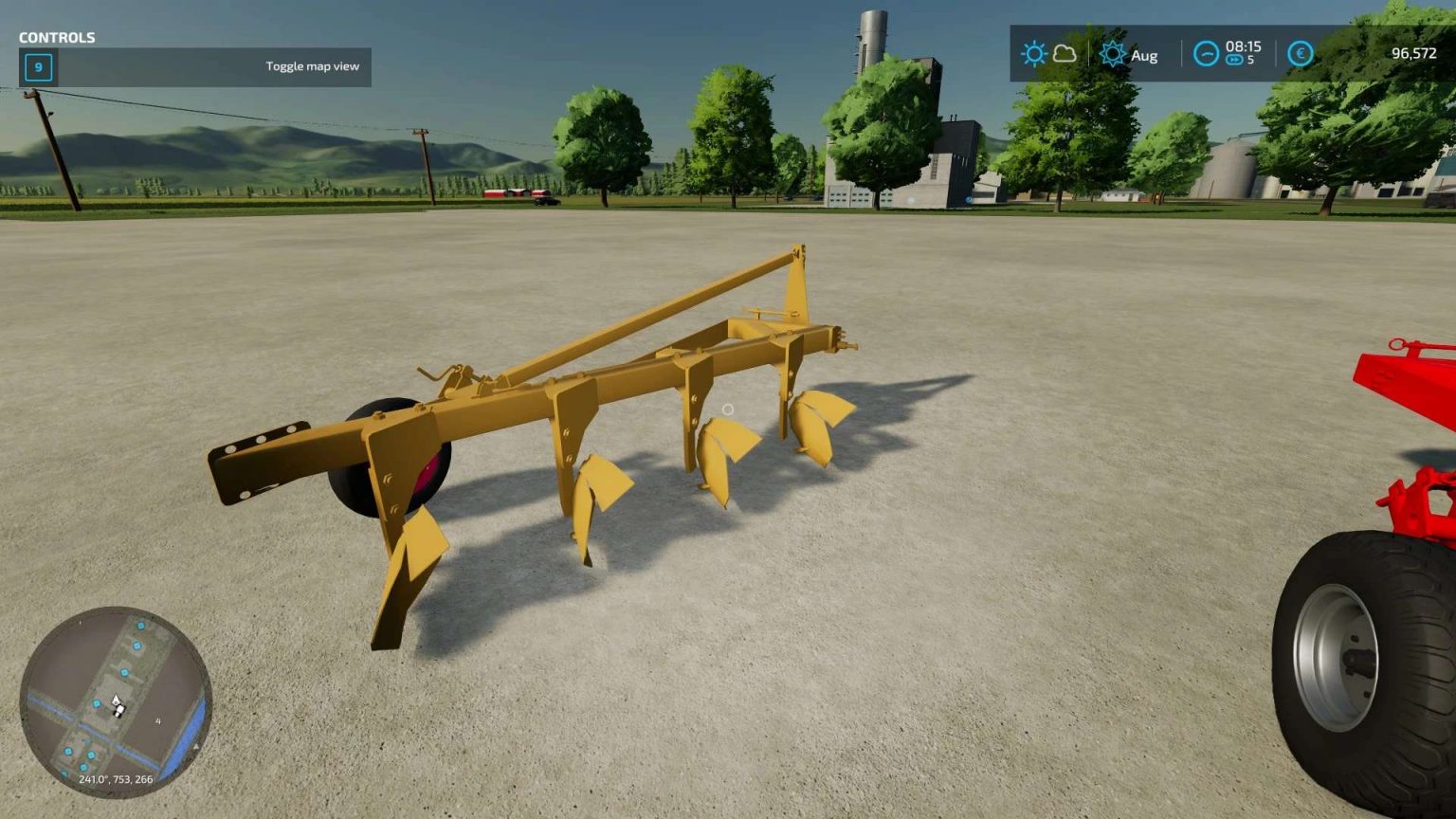1456x819 pixels.
Task: Open the time speed dial icon
Action: coord(1205,55)
